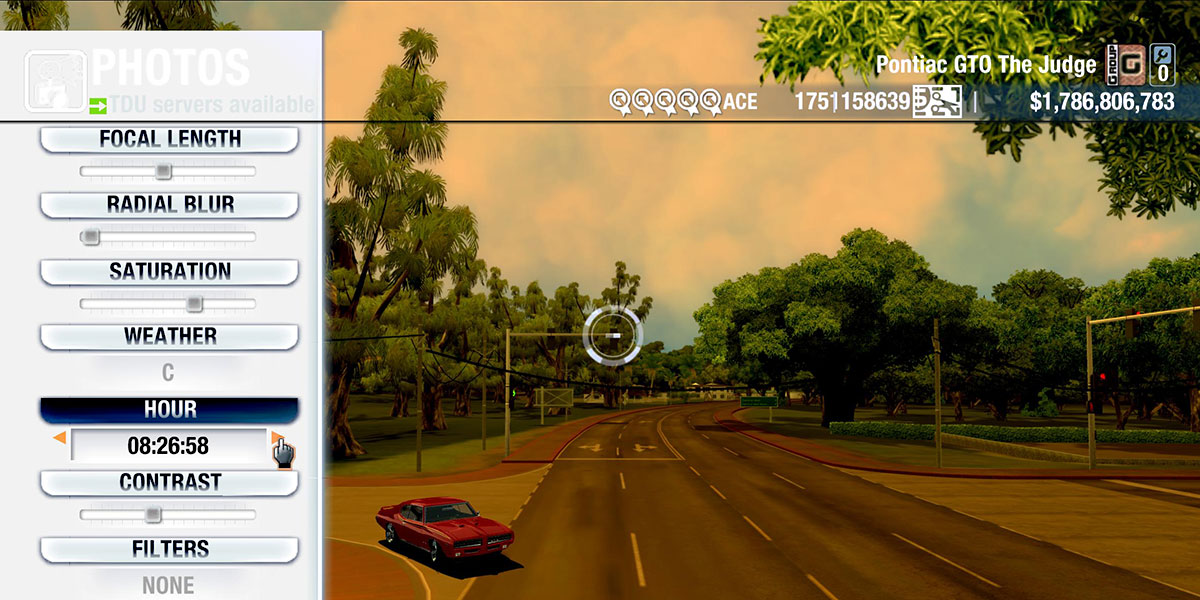The width and height of the screenshot is (1200, 600).
Task: Click the Radial Blur slider
Action: tap(91, 237)
